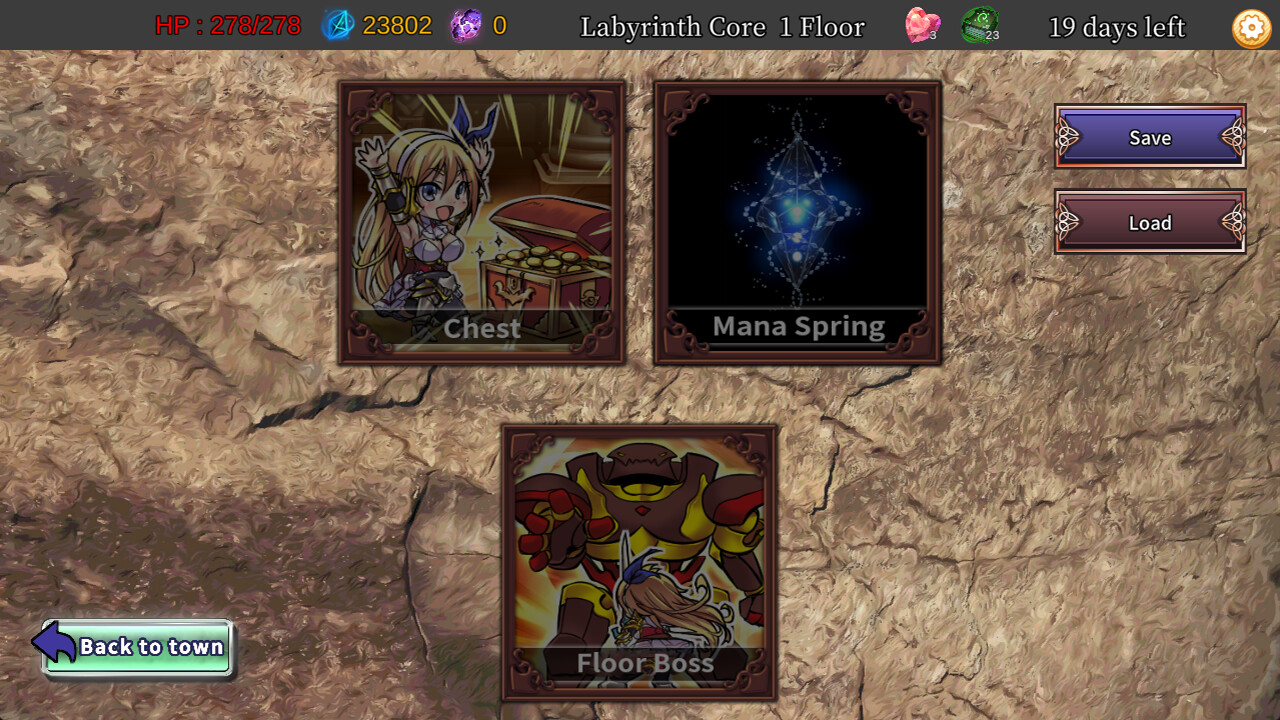Image resolution: width=1280 pixels, height=720 pixels.
Task: Click the glowing crystal in Mana Spring panel
Action: (x=798, y=210)
